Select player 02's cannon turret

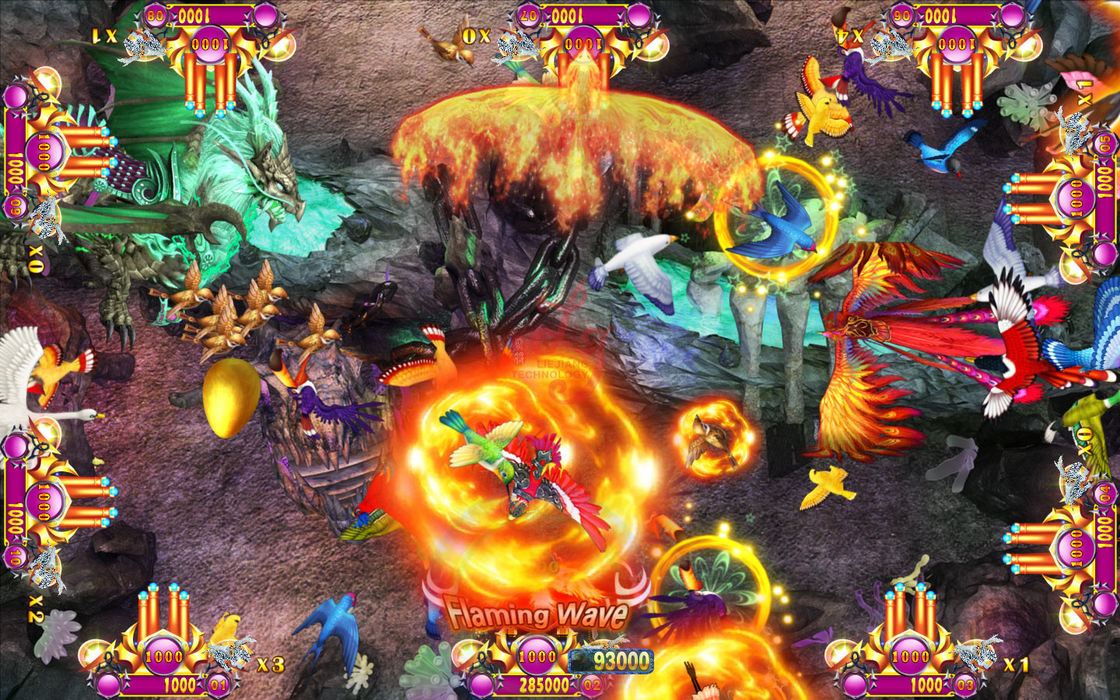click(x=540, y=655)
